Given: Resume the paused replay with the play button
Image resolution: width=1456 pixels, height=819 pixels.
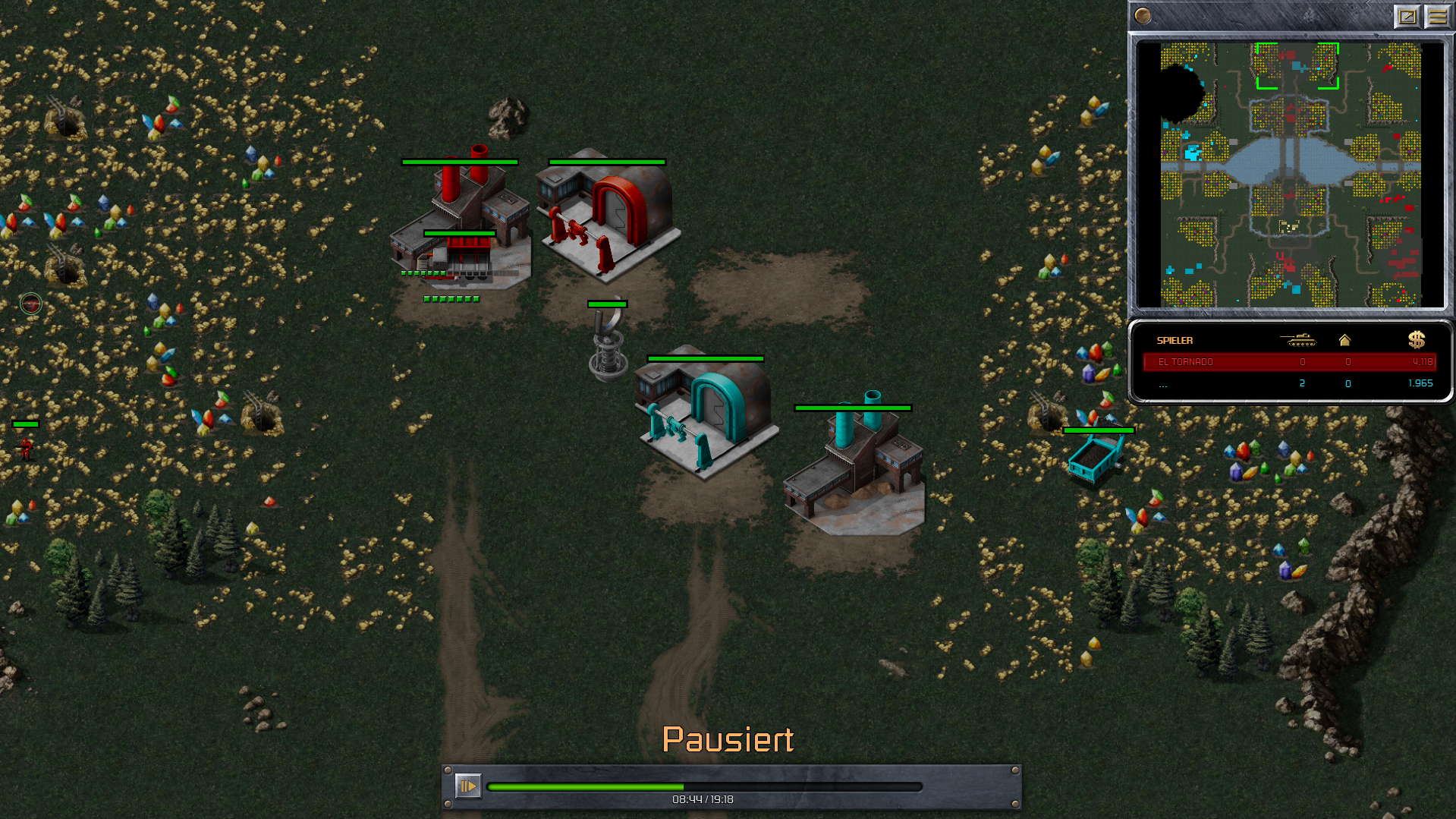Looking at the screenshot, I should (x=467, y=786).
